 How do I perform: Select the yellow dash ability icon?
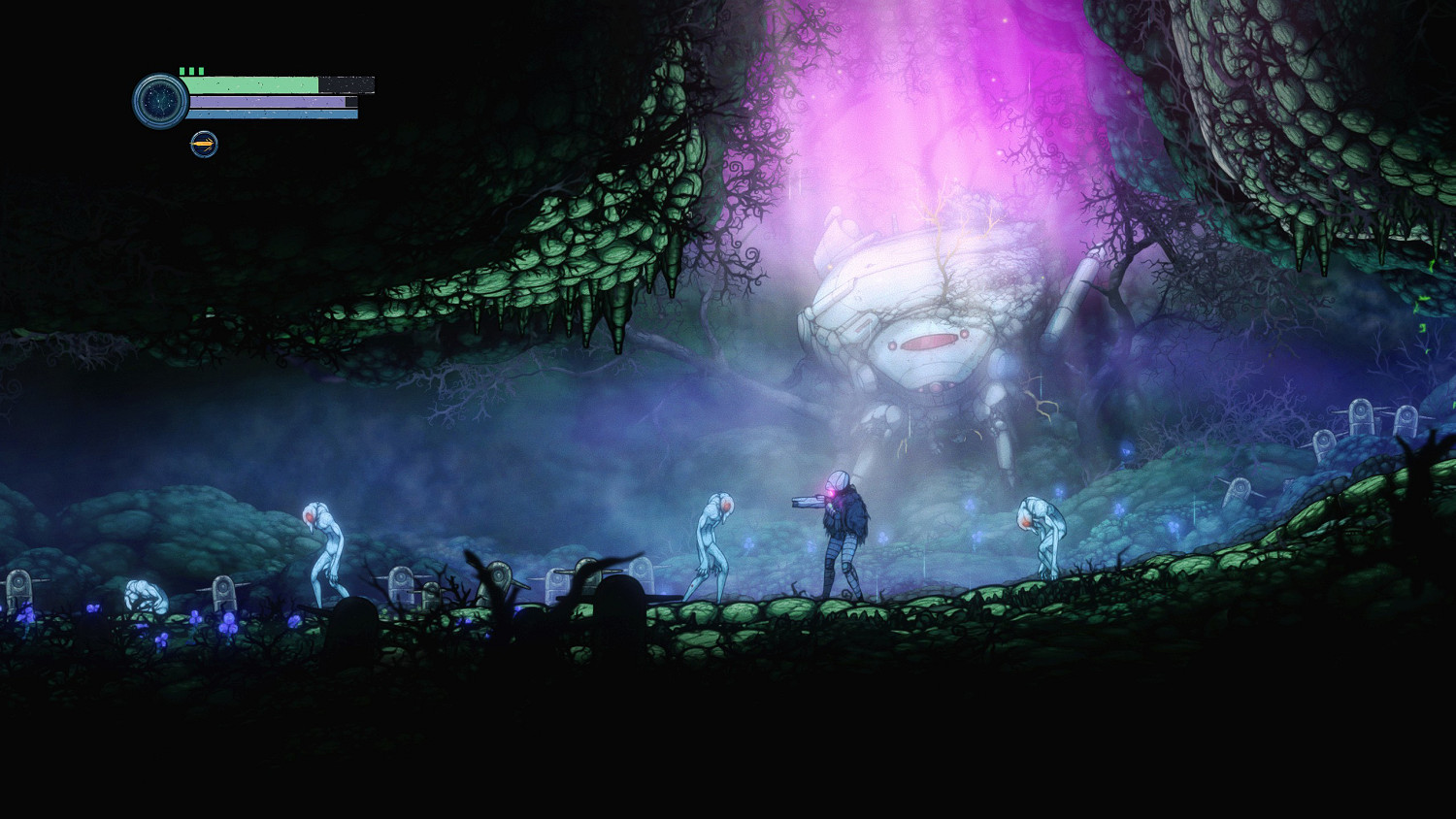click(x=204, y=144)
